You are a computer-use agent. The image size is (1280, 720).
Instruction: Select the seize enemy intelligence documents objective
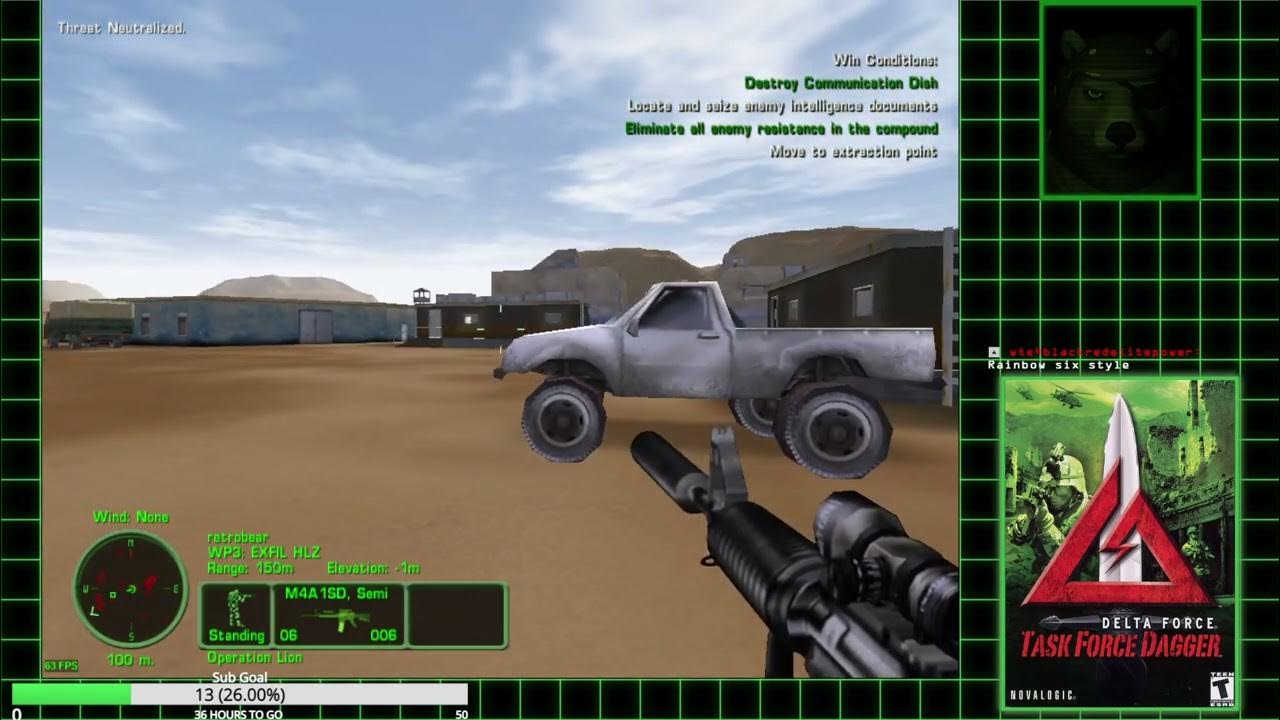(782, 106)
